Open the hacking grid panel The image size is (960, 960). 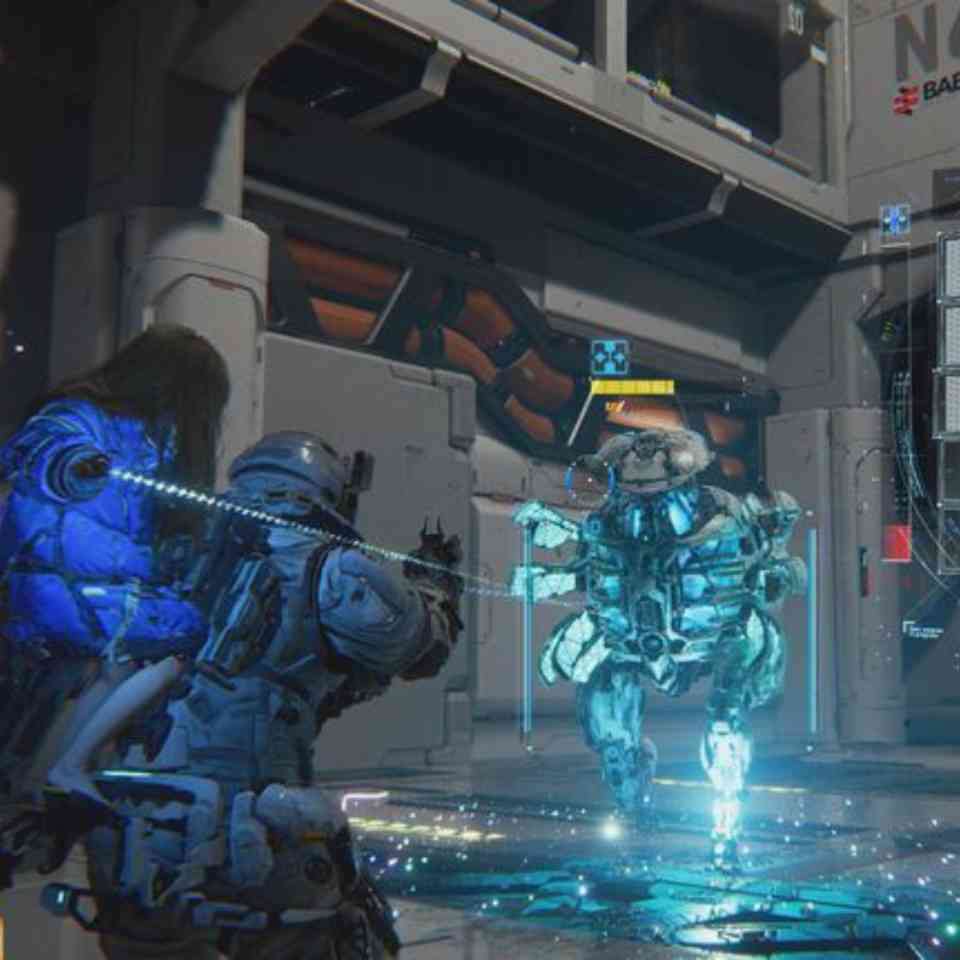(x=948, y=400)
